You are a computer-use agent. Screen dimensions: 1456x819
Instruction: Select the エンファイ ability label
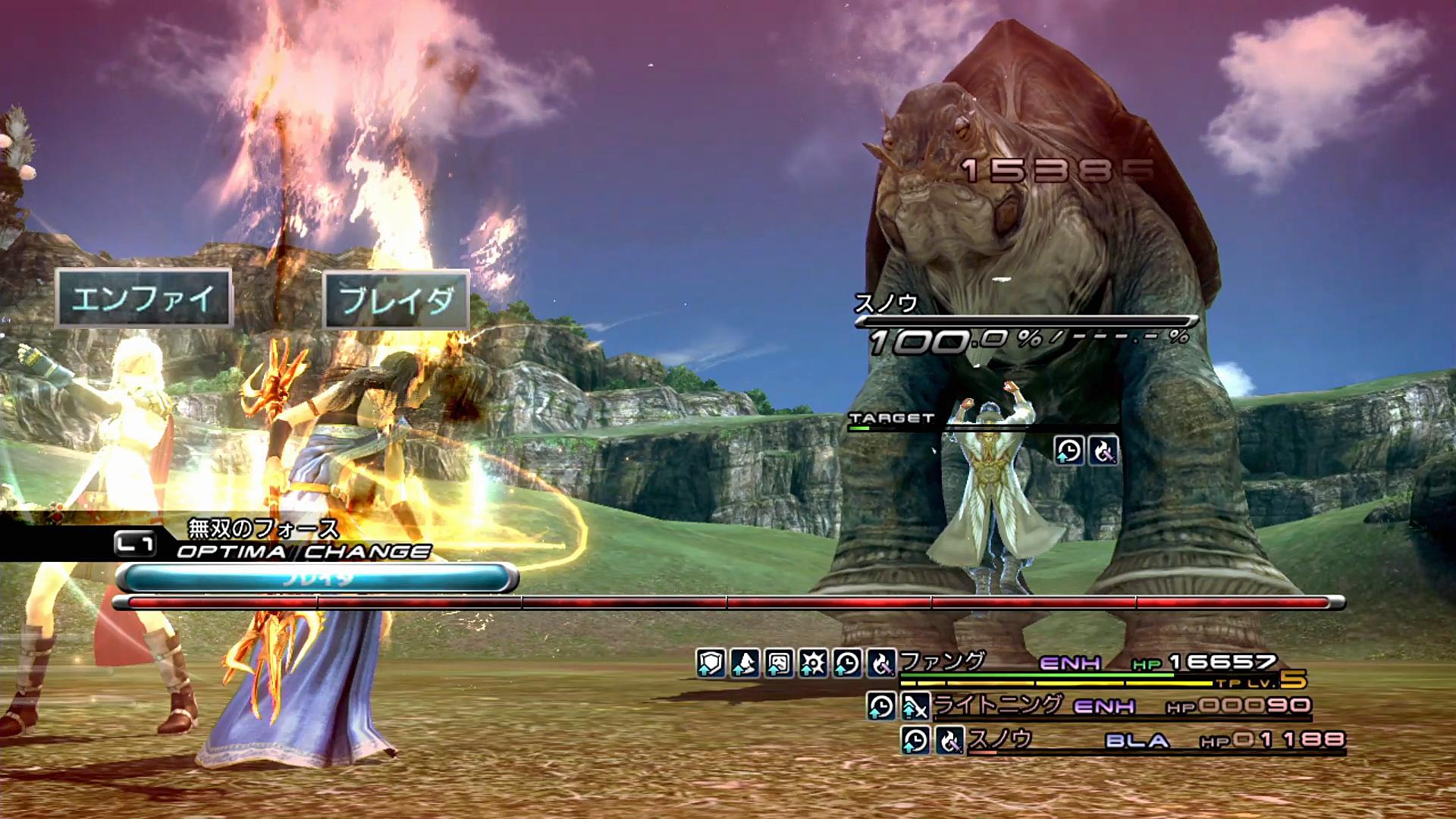pyautogui.click(x=143, y=298)
